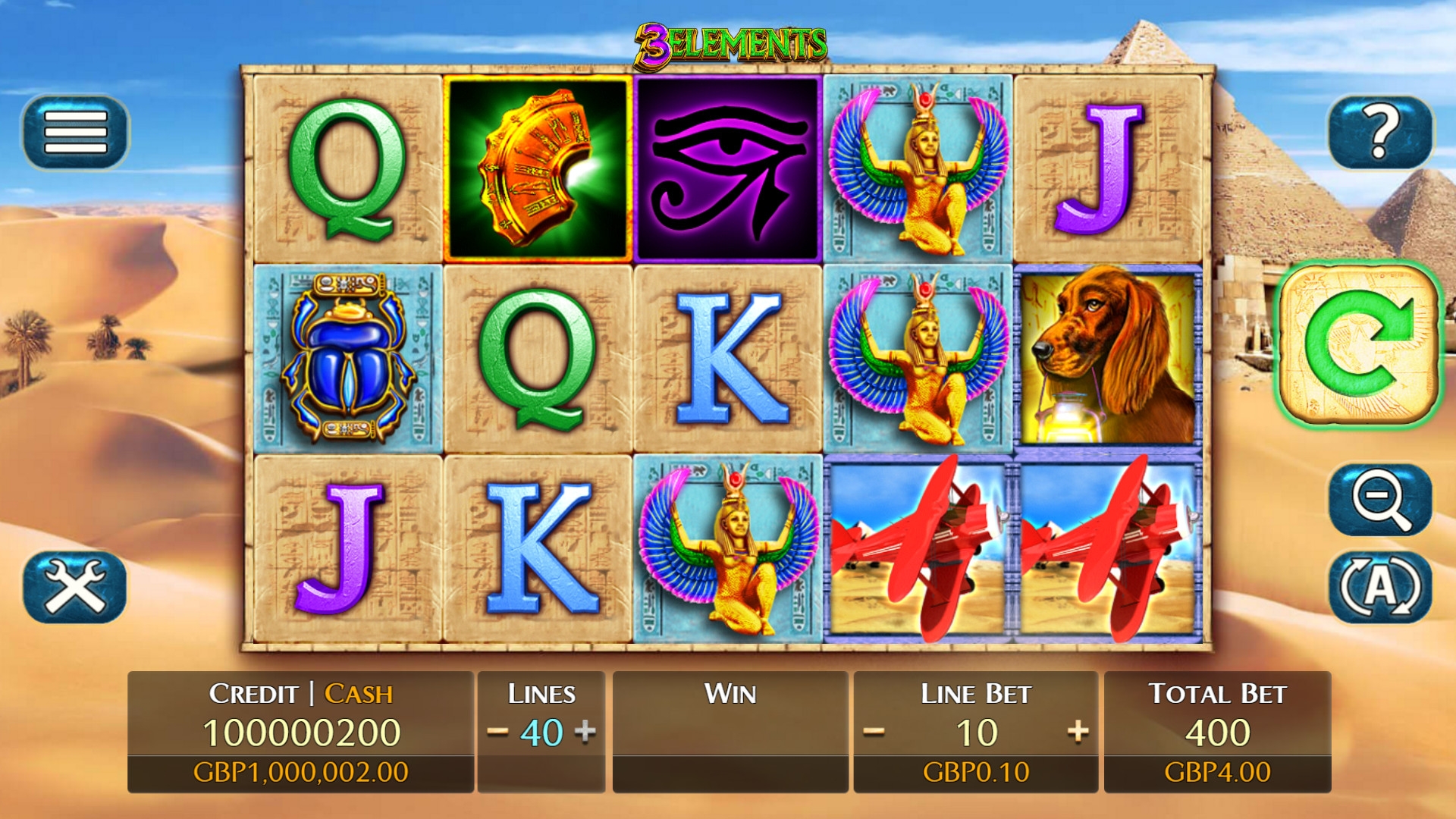Click the magnifier zoom-out button

coord(1380,500)
